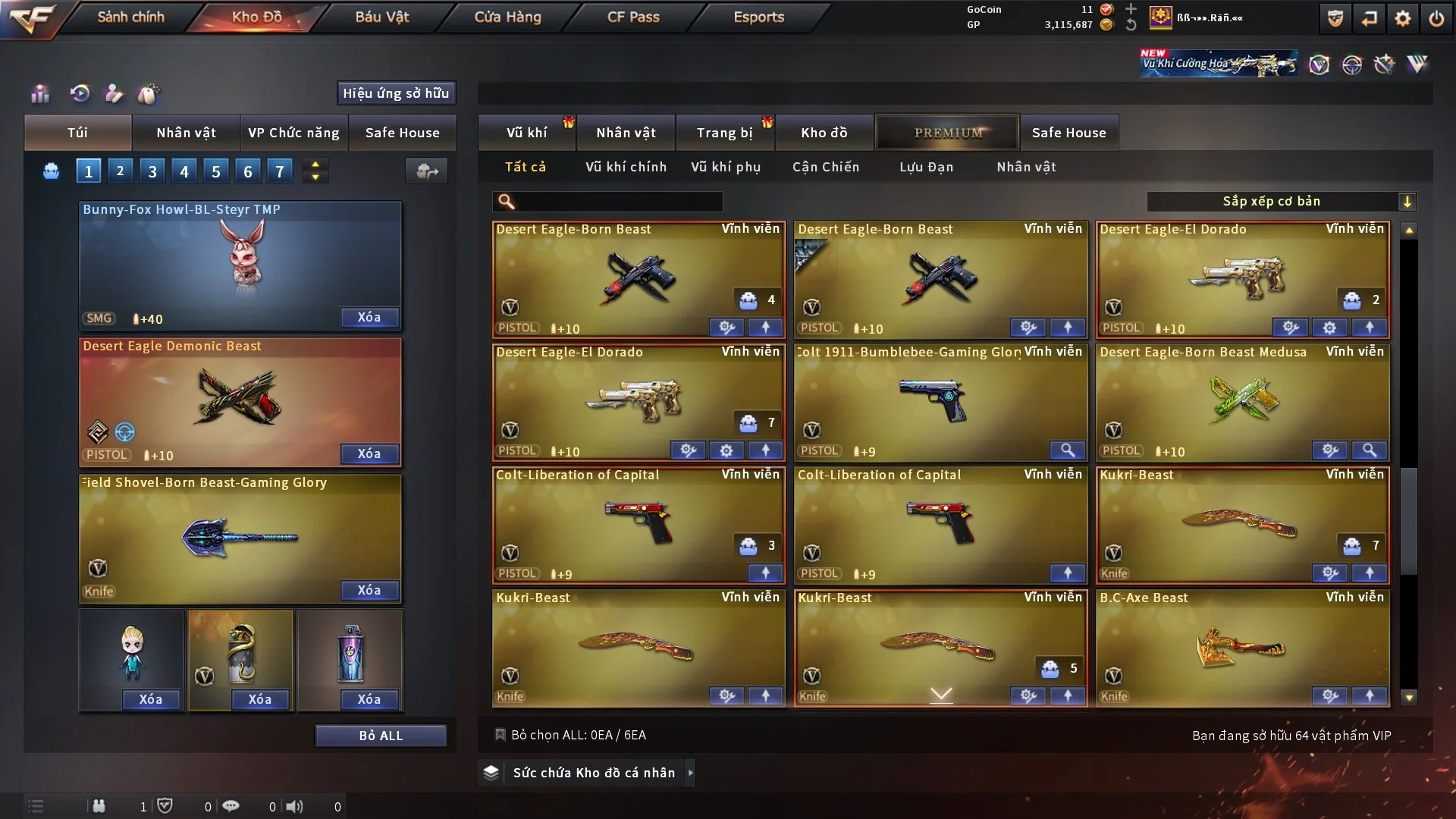Screen dimensions: 1456x819
Task: Switch to the Esports section
Action: point(758,17)
